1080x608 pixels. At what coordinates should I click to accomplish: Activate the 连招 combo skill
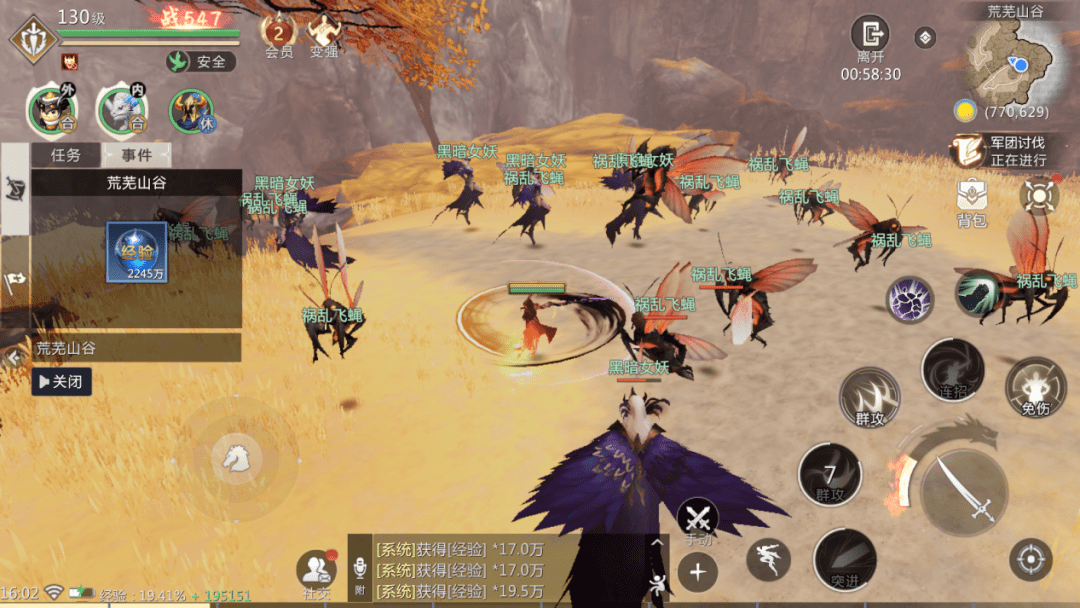pos(952,370)
